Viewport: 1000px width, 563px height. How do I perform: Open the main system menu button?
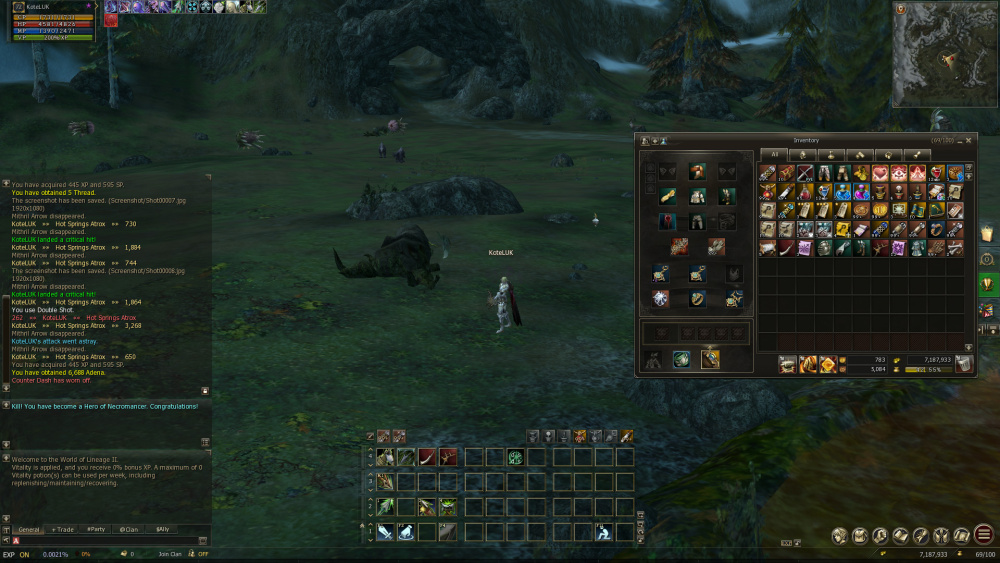click(983, 535)
